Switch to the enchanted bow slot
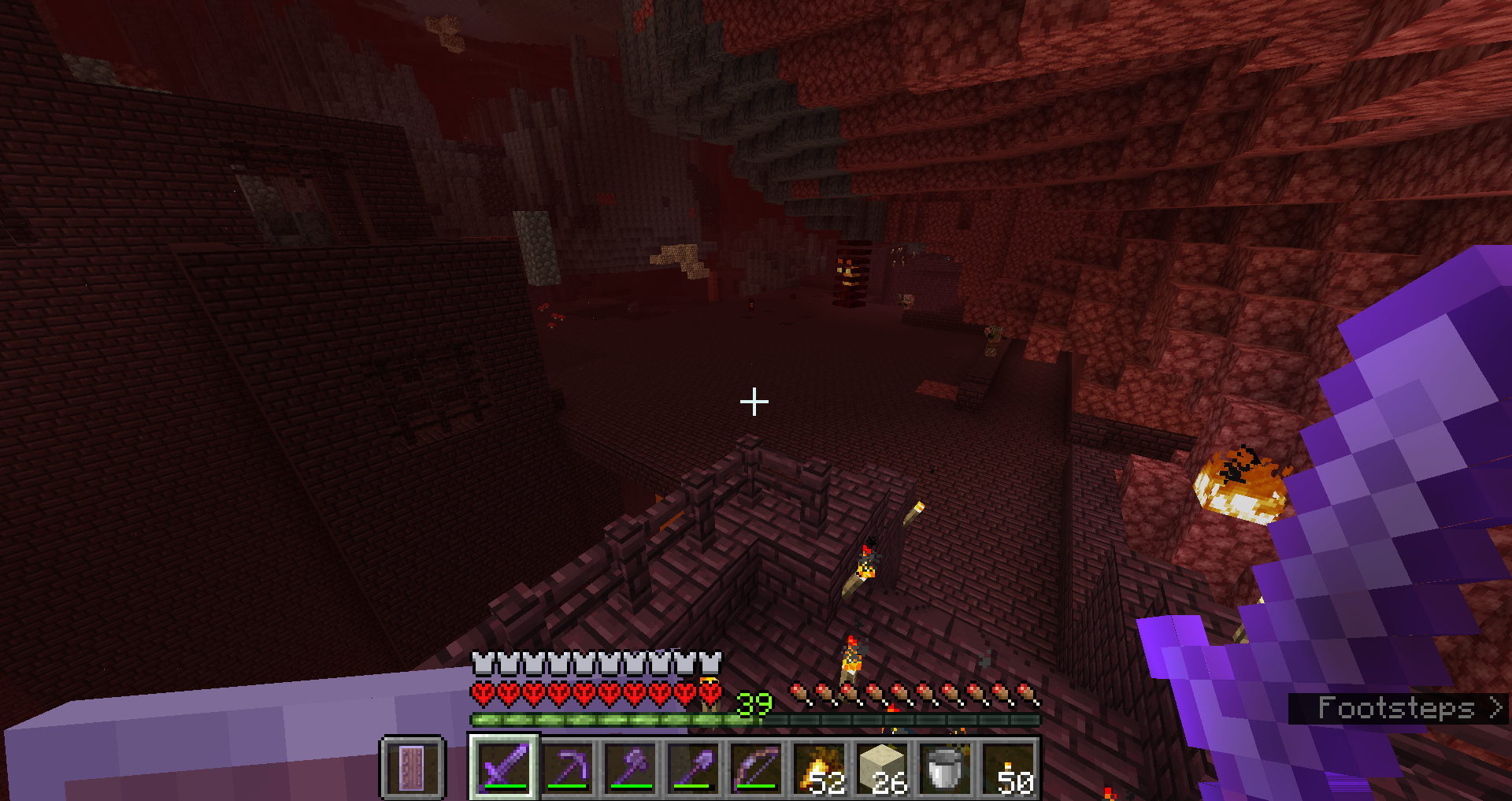Viewport: 1512px width, 801px height. tap(756, 766)
